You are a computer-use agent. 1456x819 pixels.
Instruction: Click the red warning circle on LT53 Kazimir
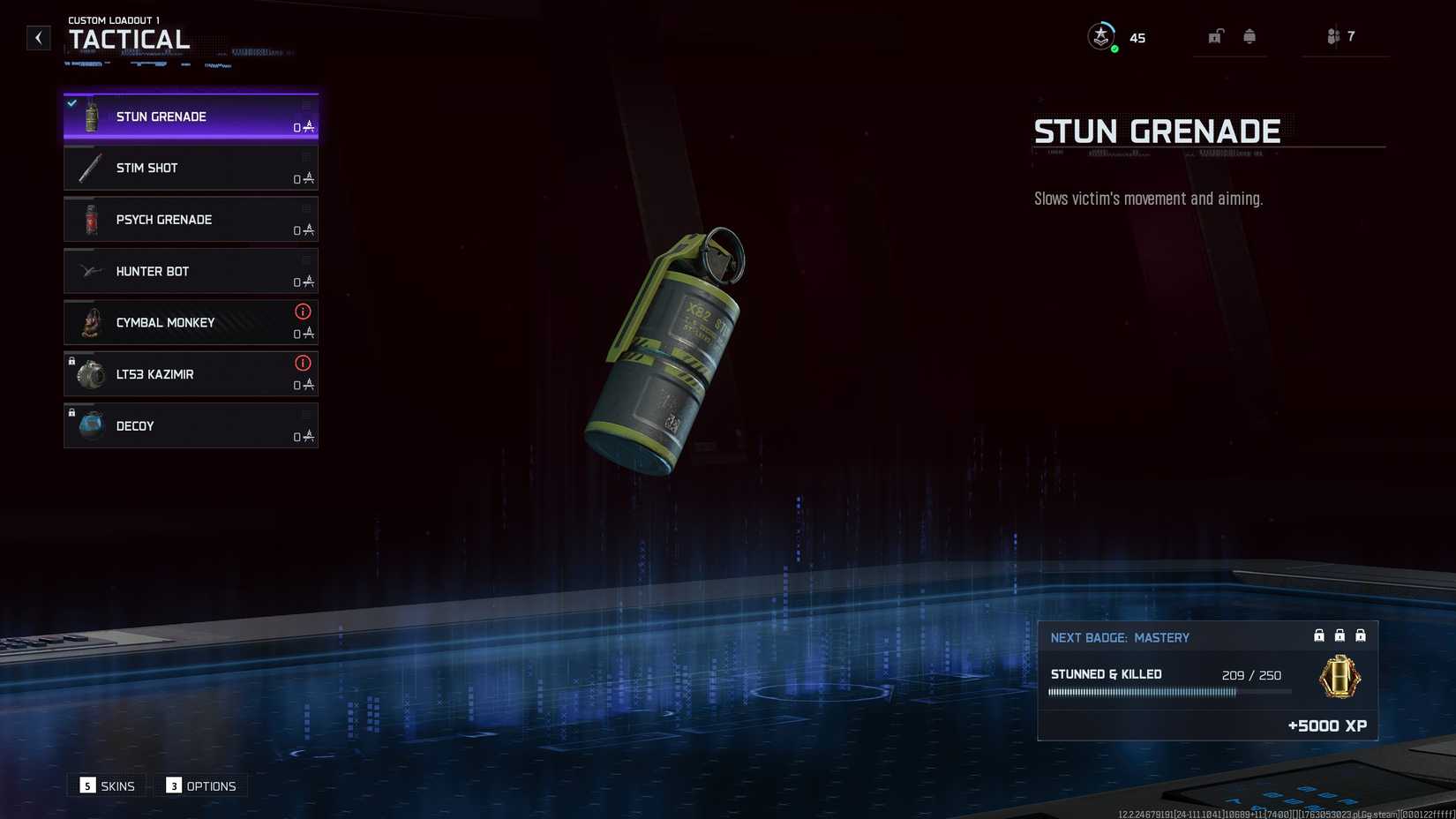pos(303,364)
